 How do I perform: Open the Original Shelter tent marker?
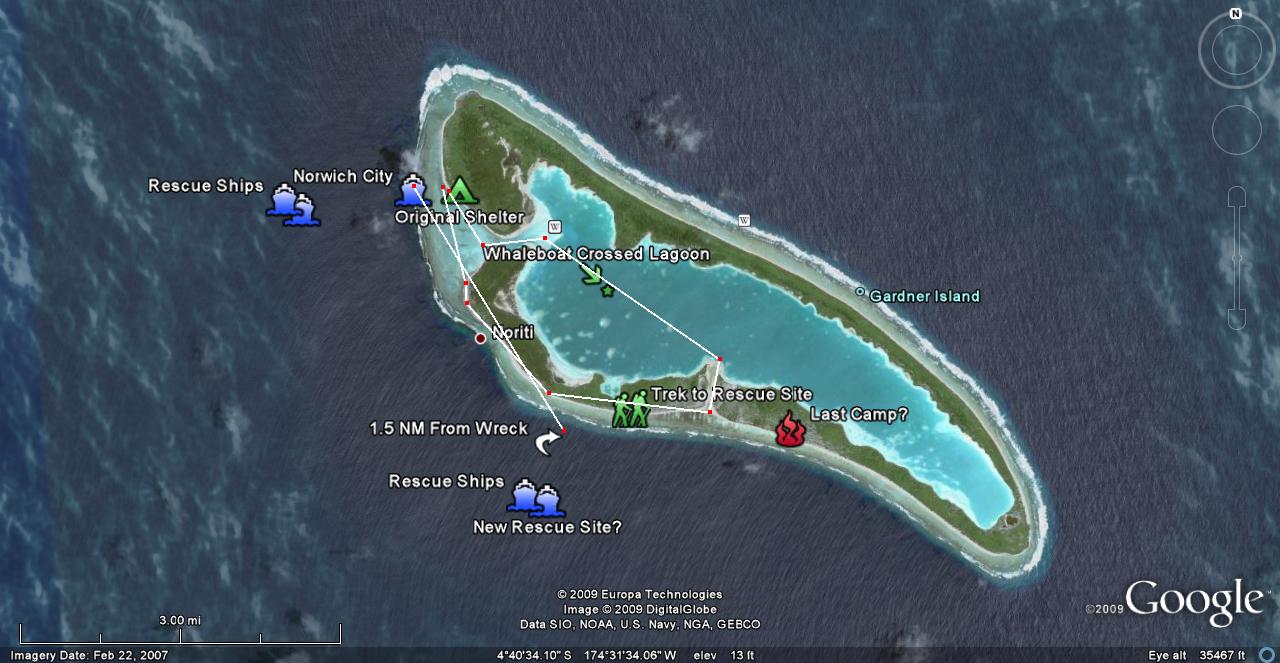459,189
